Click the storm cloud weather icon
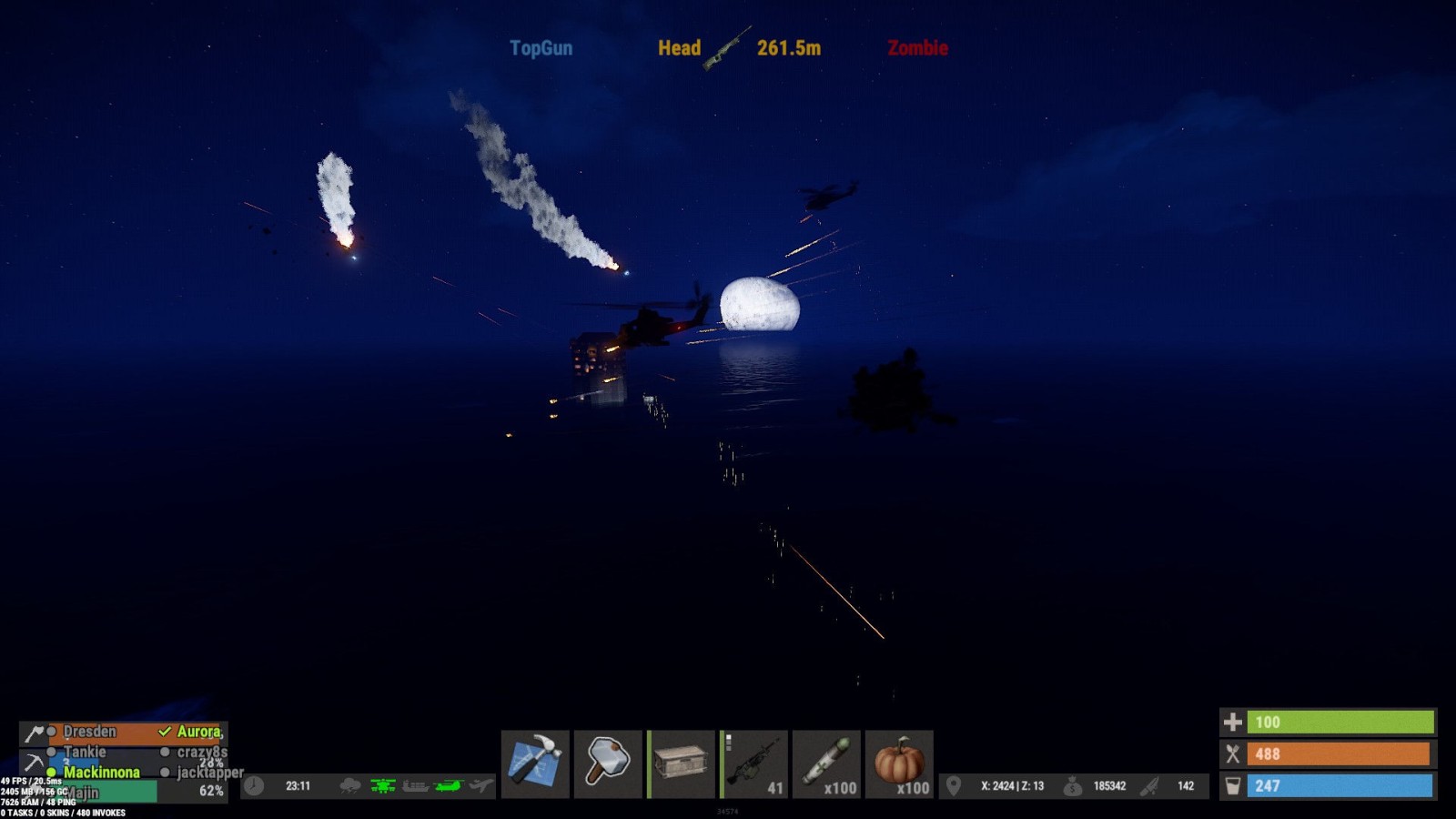 click(x=350, y=785)
